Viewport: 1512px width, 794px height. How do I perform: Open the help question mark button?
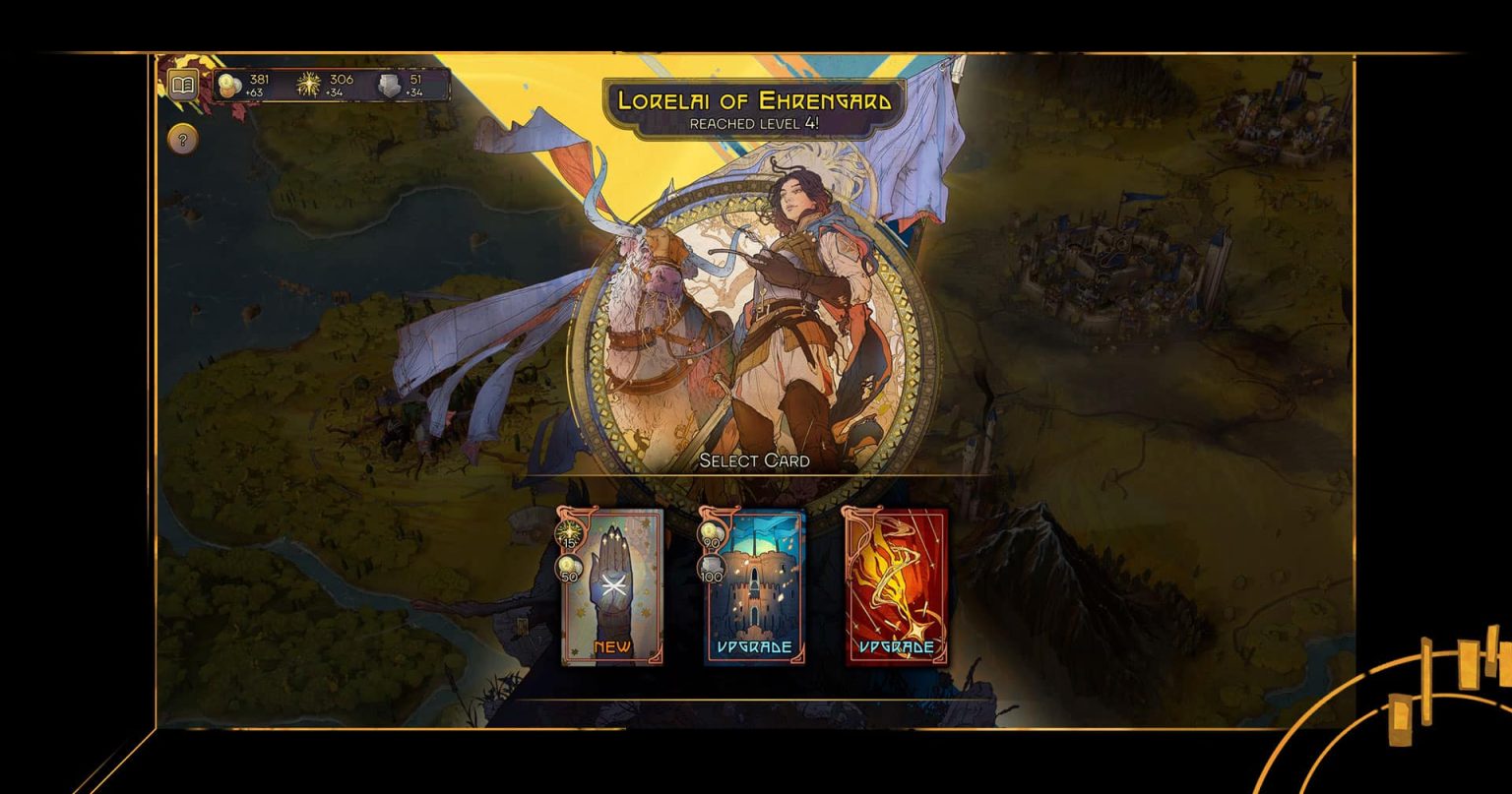pos(182,138)
